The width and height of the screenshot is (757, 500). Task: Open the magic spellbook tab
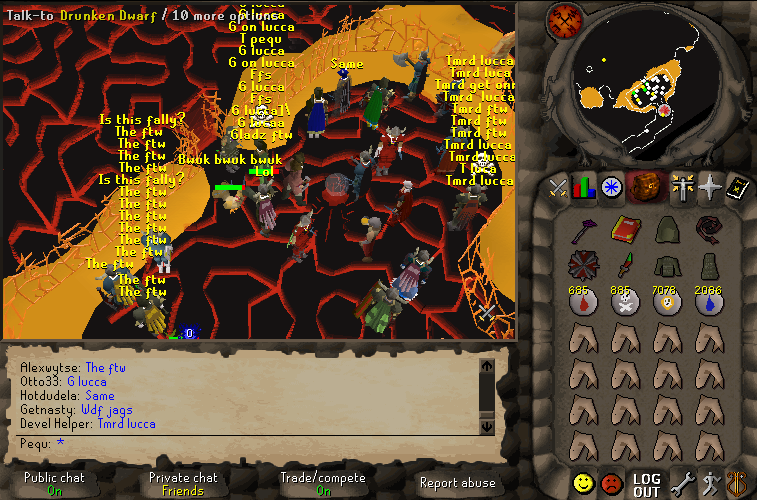coord(737,186)
